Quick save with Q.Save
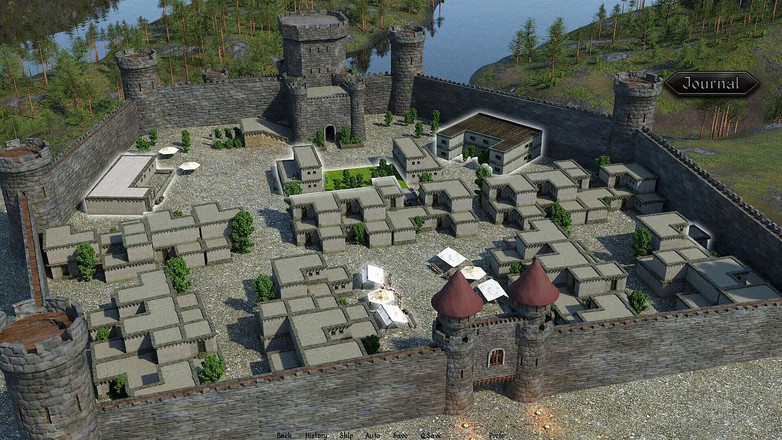 pos(430,435)
